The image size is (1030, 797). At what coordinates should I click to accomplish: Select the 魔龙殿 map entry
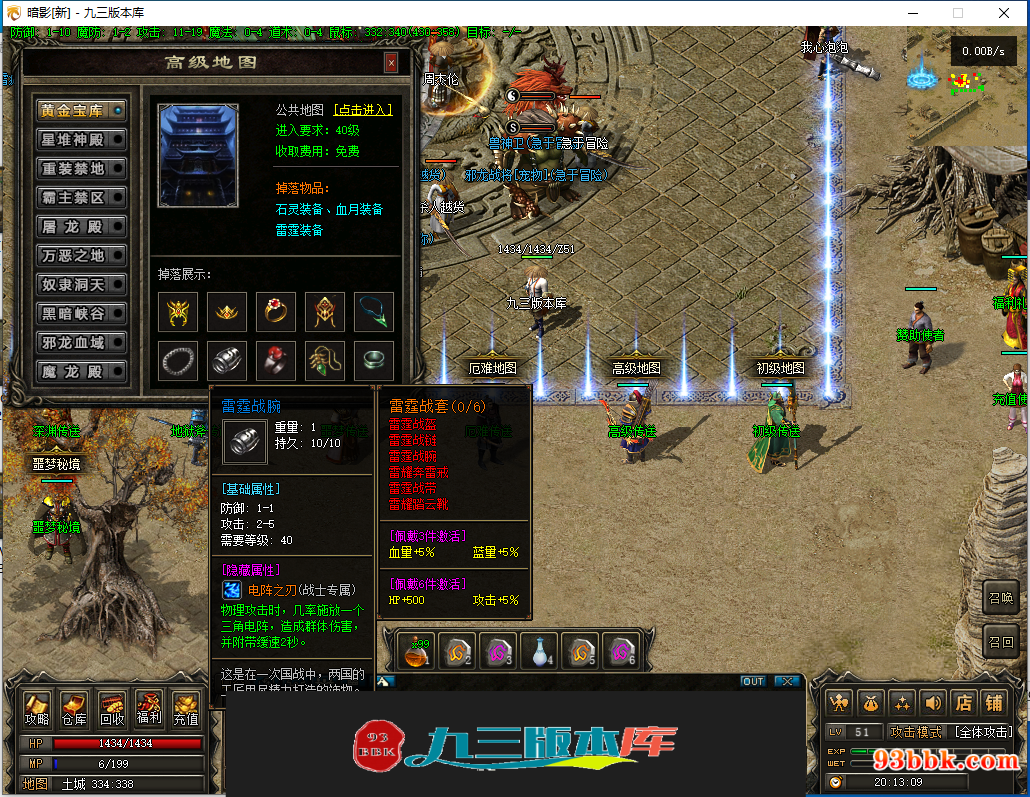[x=82, y=372]
